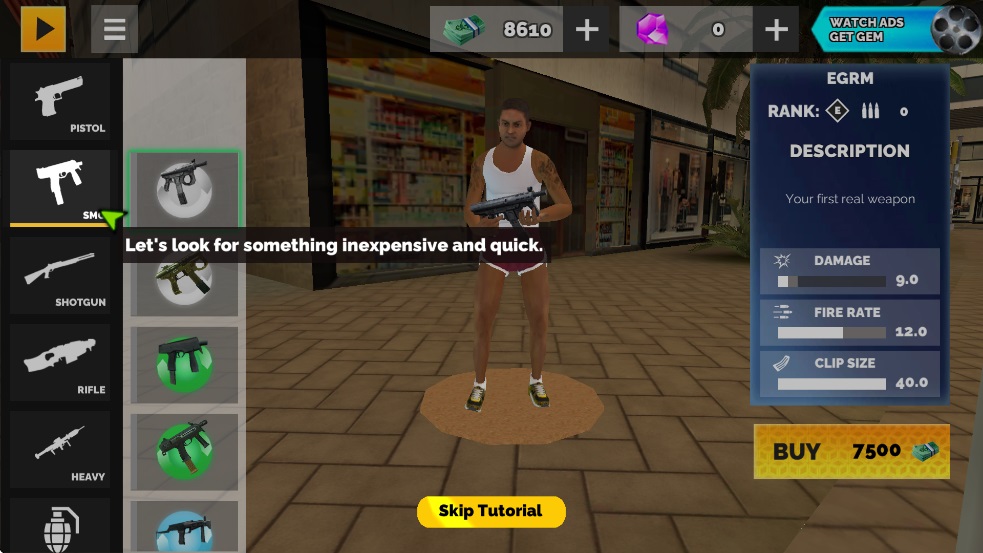The height and width of the screenshot is (553, 983).
Task: Select the SMG weapon category
Action: click(60, 186)
